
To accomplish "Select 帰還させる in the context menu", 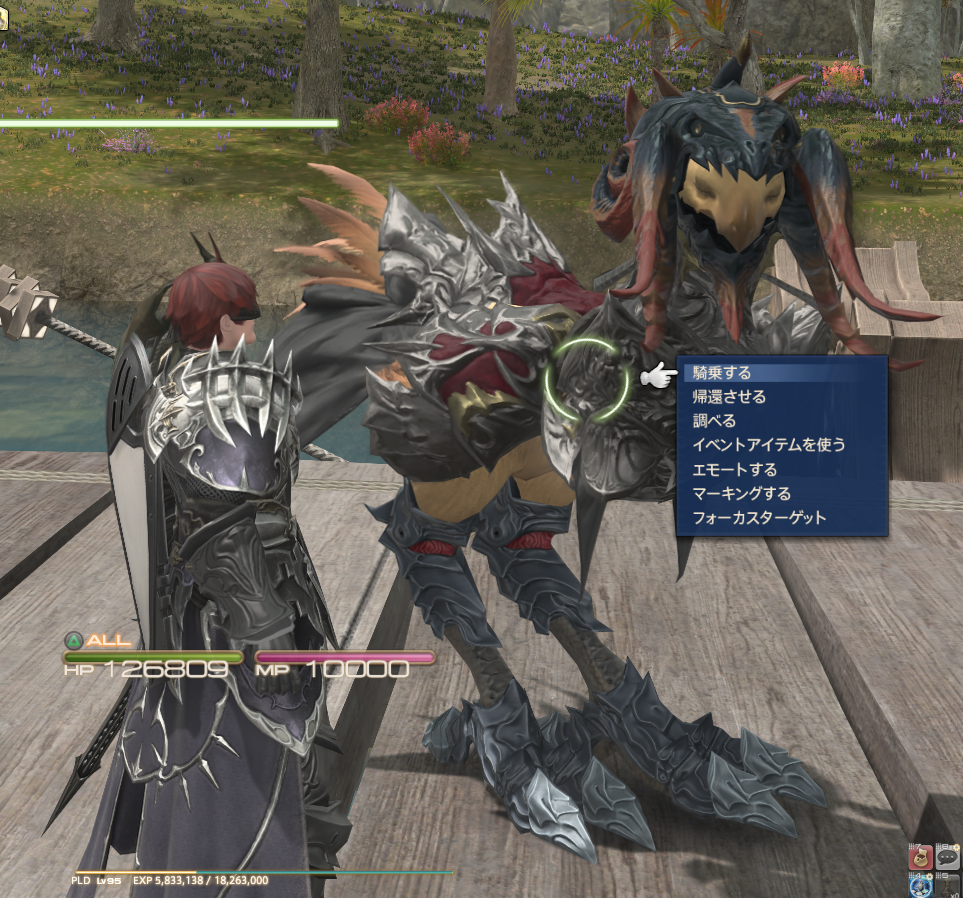I will pos(729,397).
